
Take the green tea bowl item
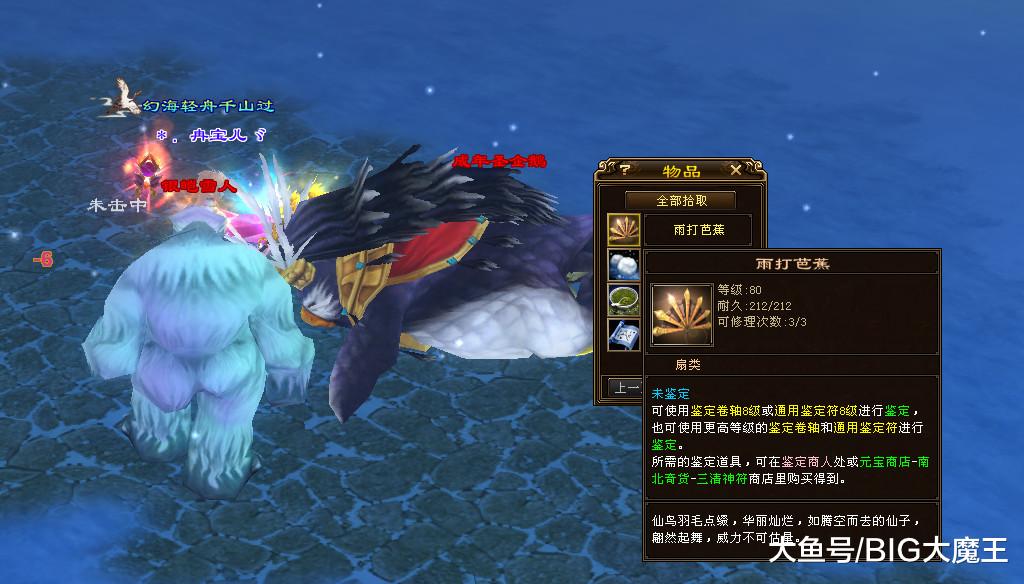coord(624,299)
